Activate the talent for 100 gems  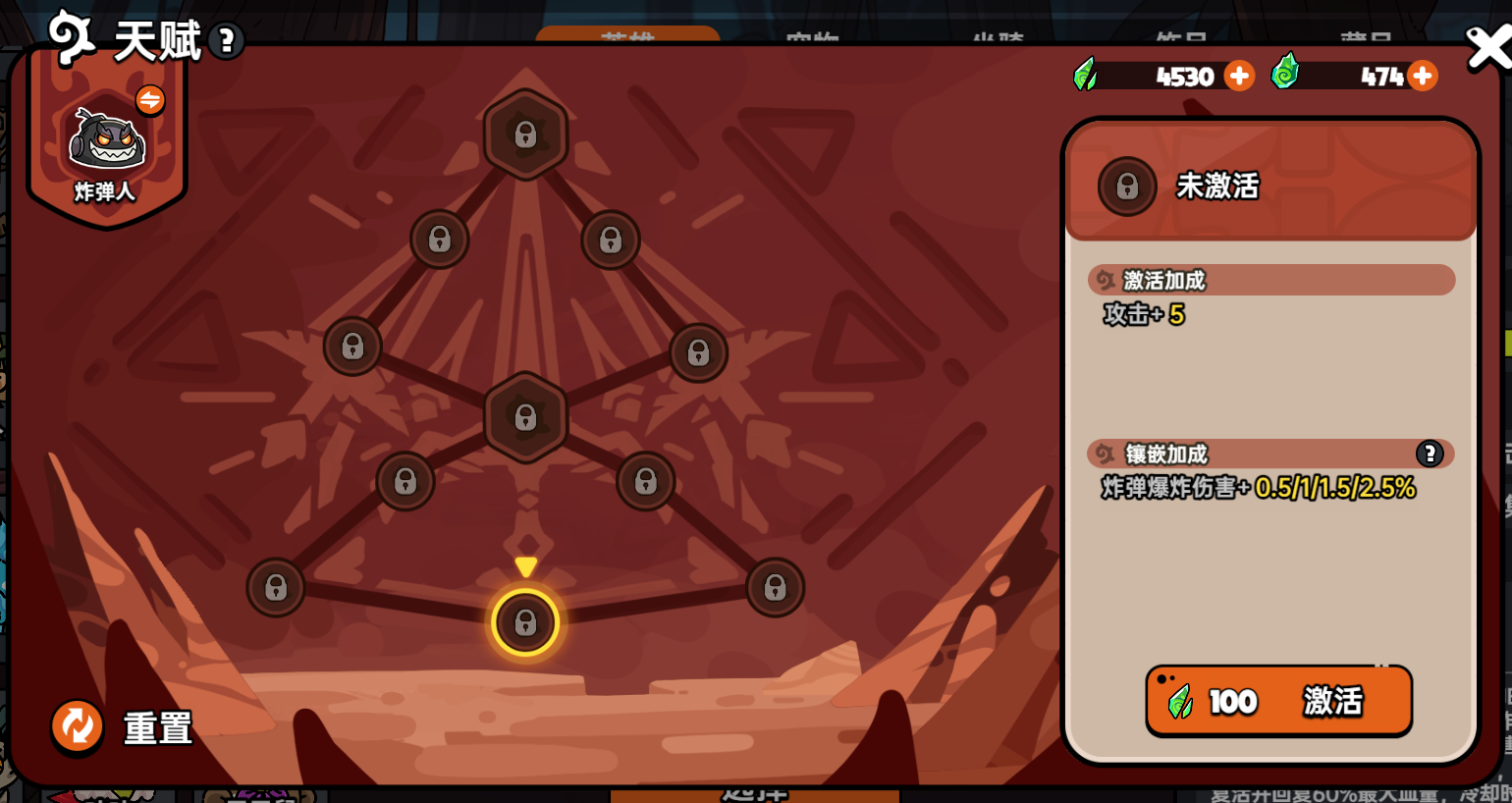[x=1278, y=701]
